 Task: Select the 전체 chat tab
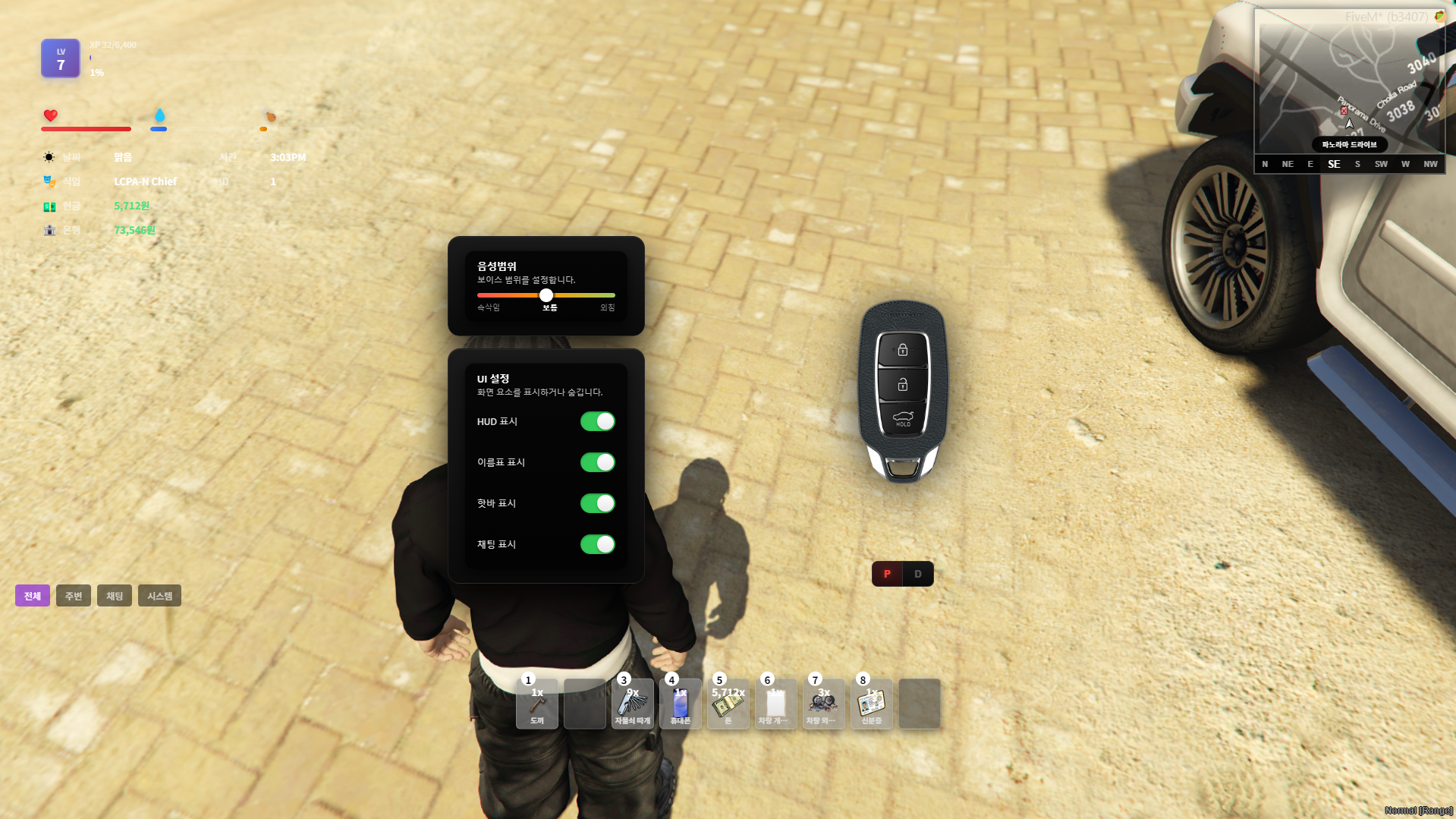[x=33, y=596]
